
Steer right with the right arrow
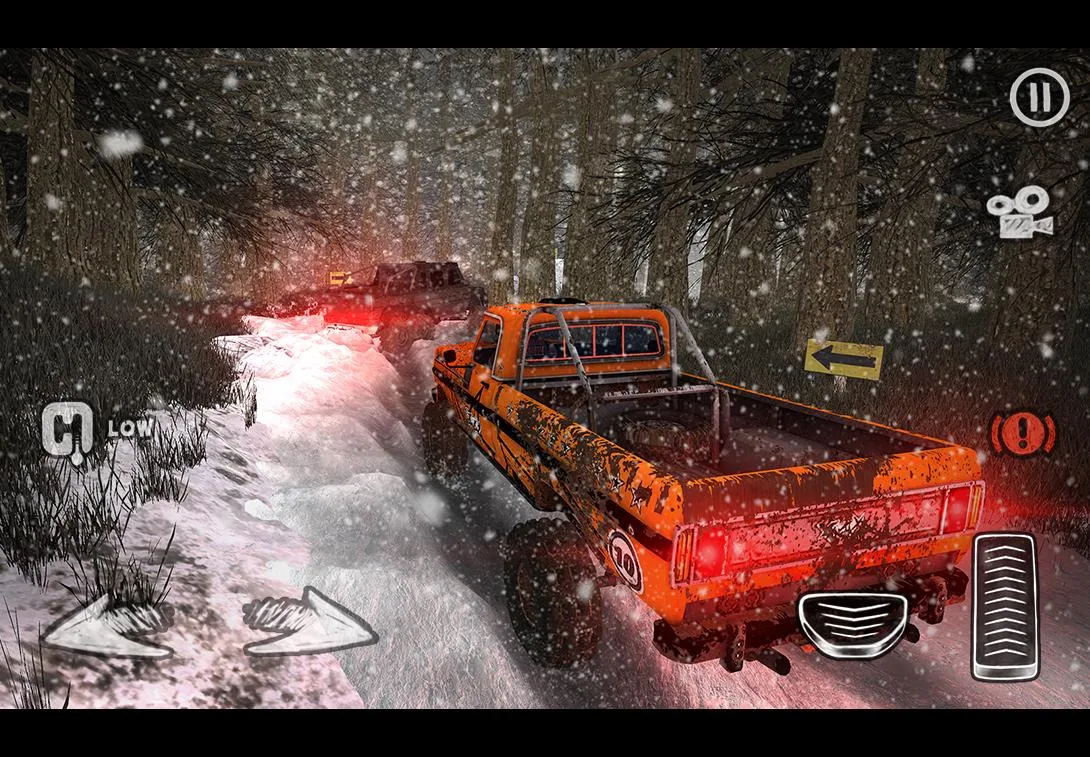click(309, 623)
